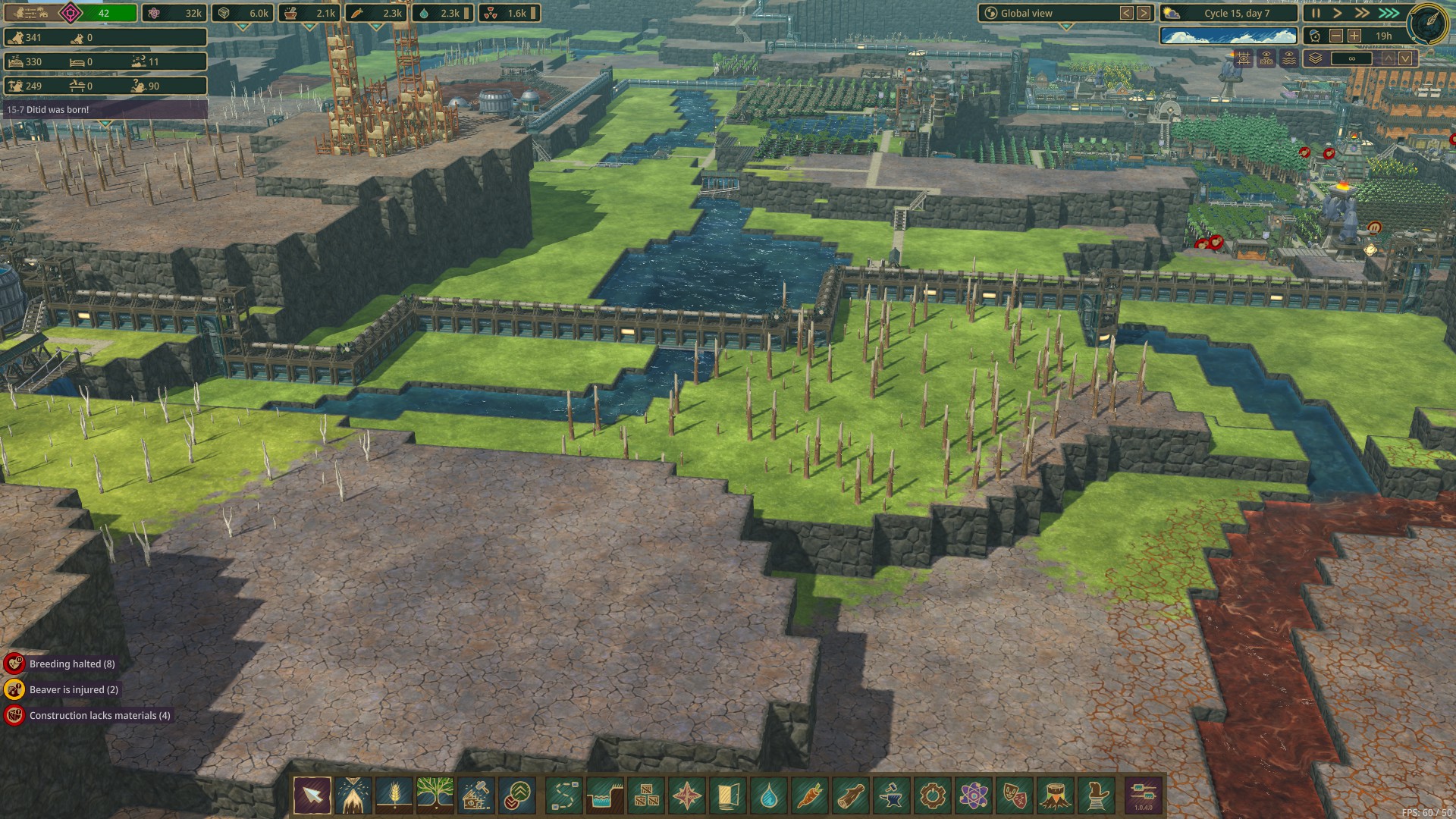This screenshot has height=819, width=1456.
Task: Pause the game speed
Action: click(1316, 13)
